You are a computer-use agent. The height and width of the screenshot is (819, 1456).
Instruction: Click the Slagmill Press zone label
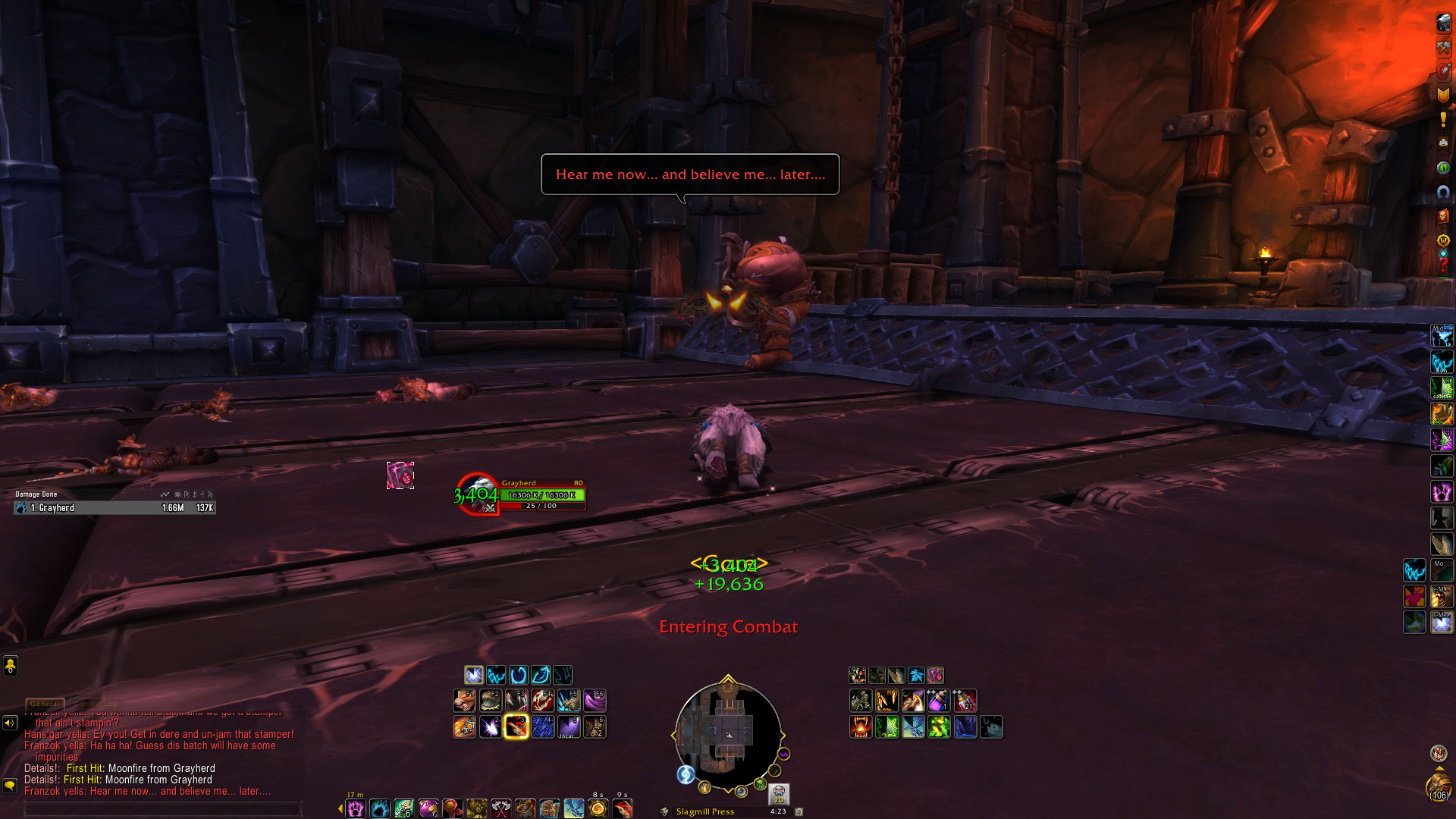click(x=704, y=811)
